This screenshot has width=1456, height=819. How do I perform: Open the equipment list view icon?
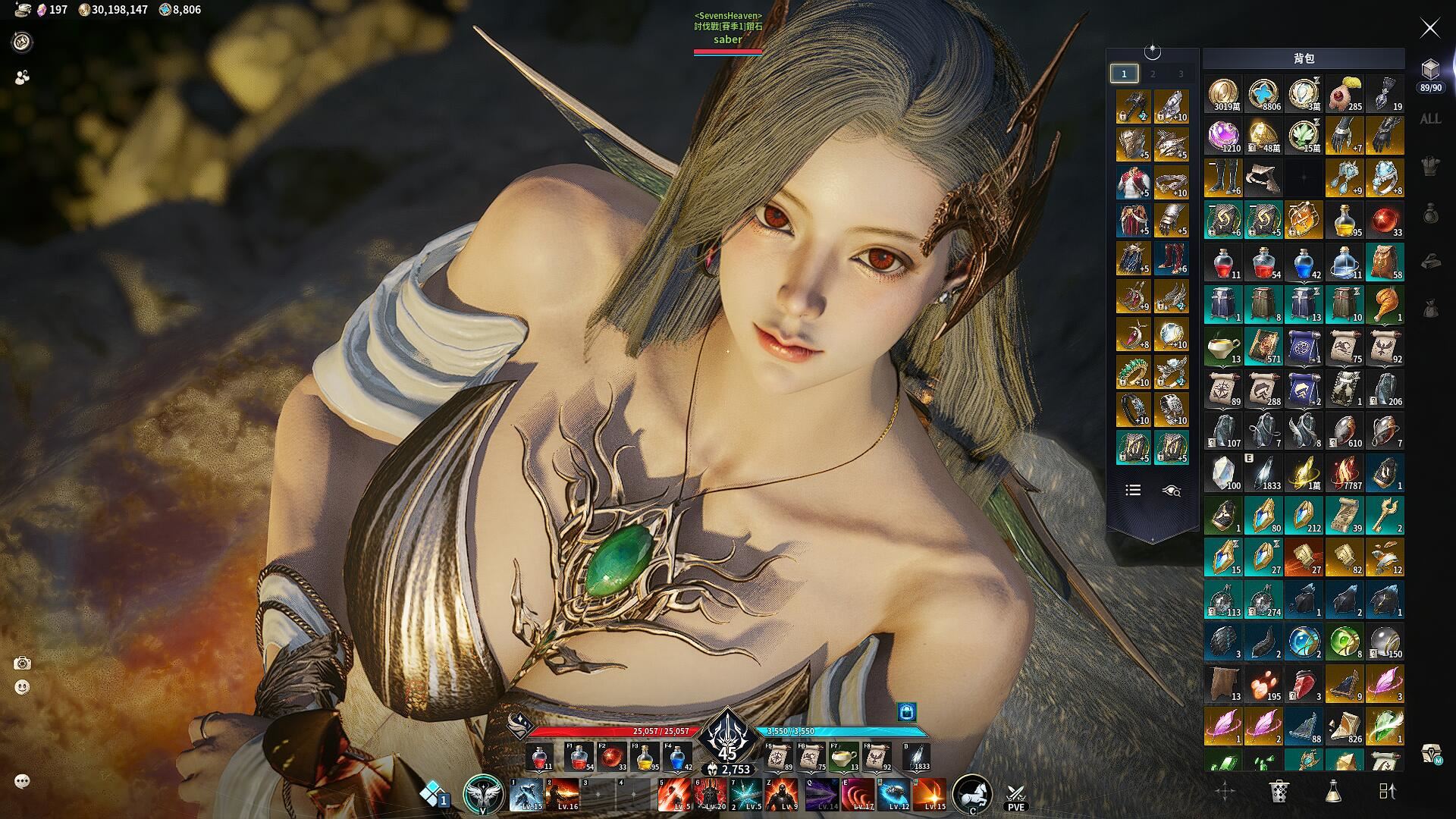point(1133,491)
